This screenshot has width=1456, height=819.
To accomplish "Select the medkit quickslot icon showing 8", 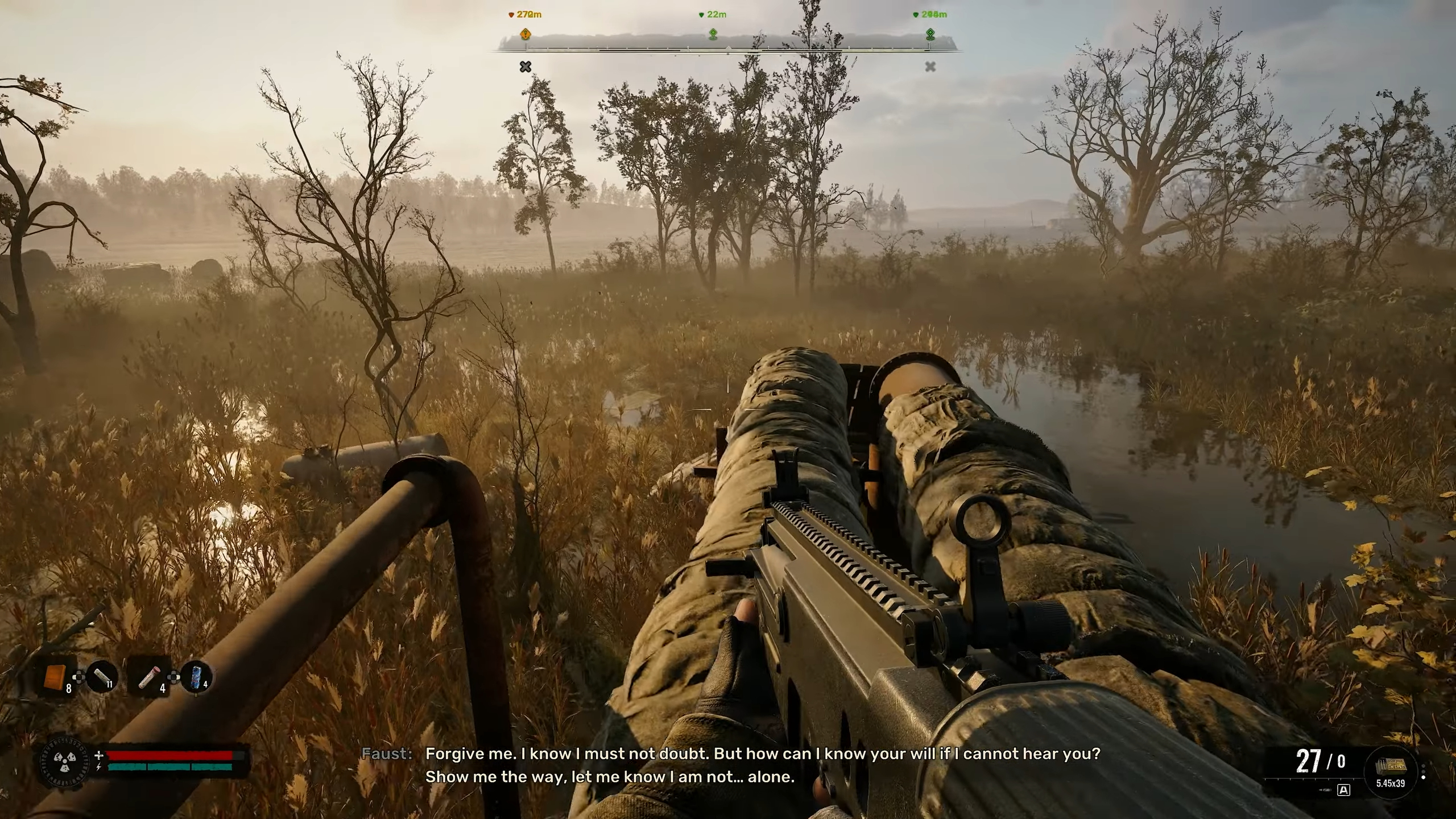I will pos(55,677).
